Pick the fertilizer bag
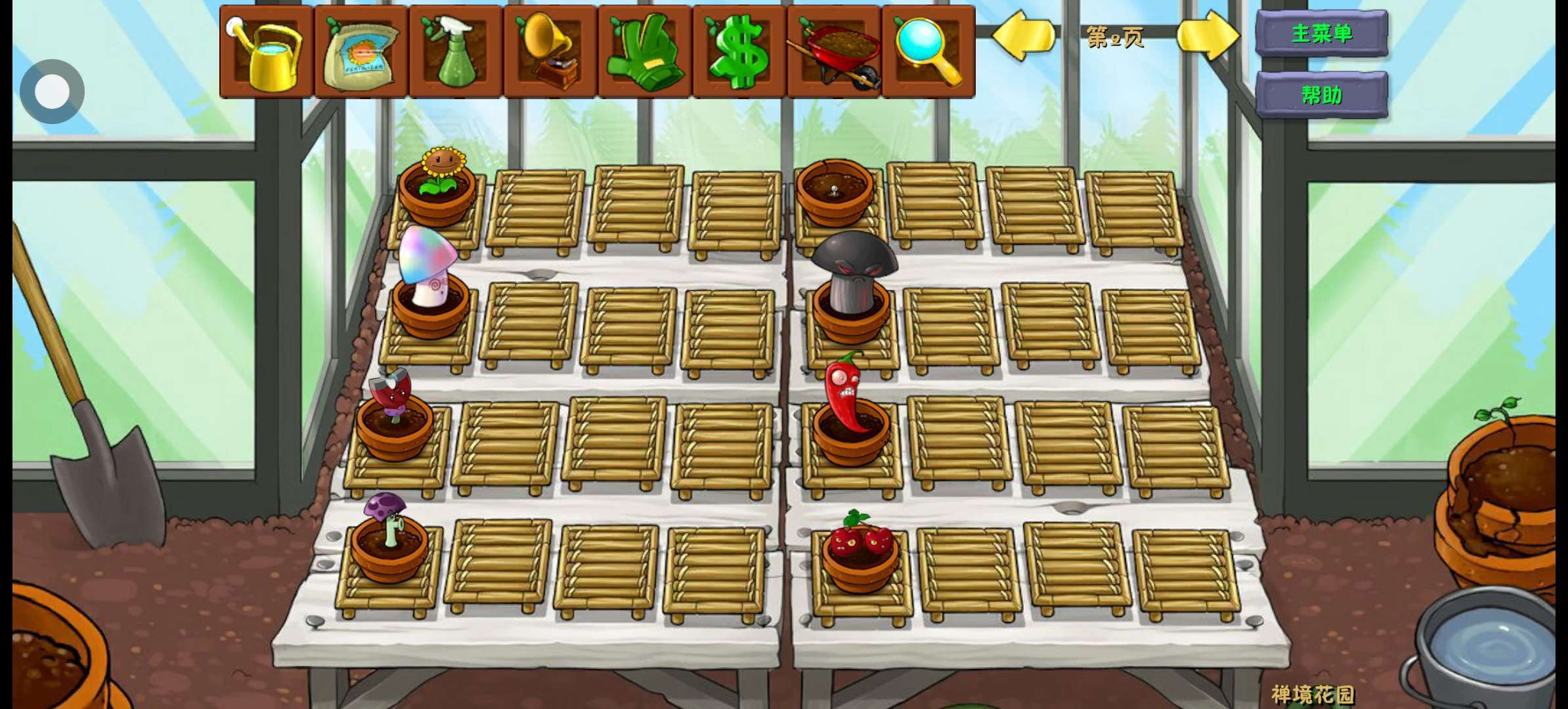The height and width of the screenshot is (709, 1568). coord(360,53)
